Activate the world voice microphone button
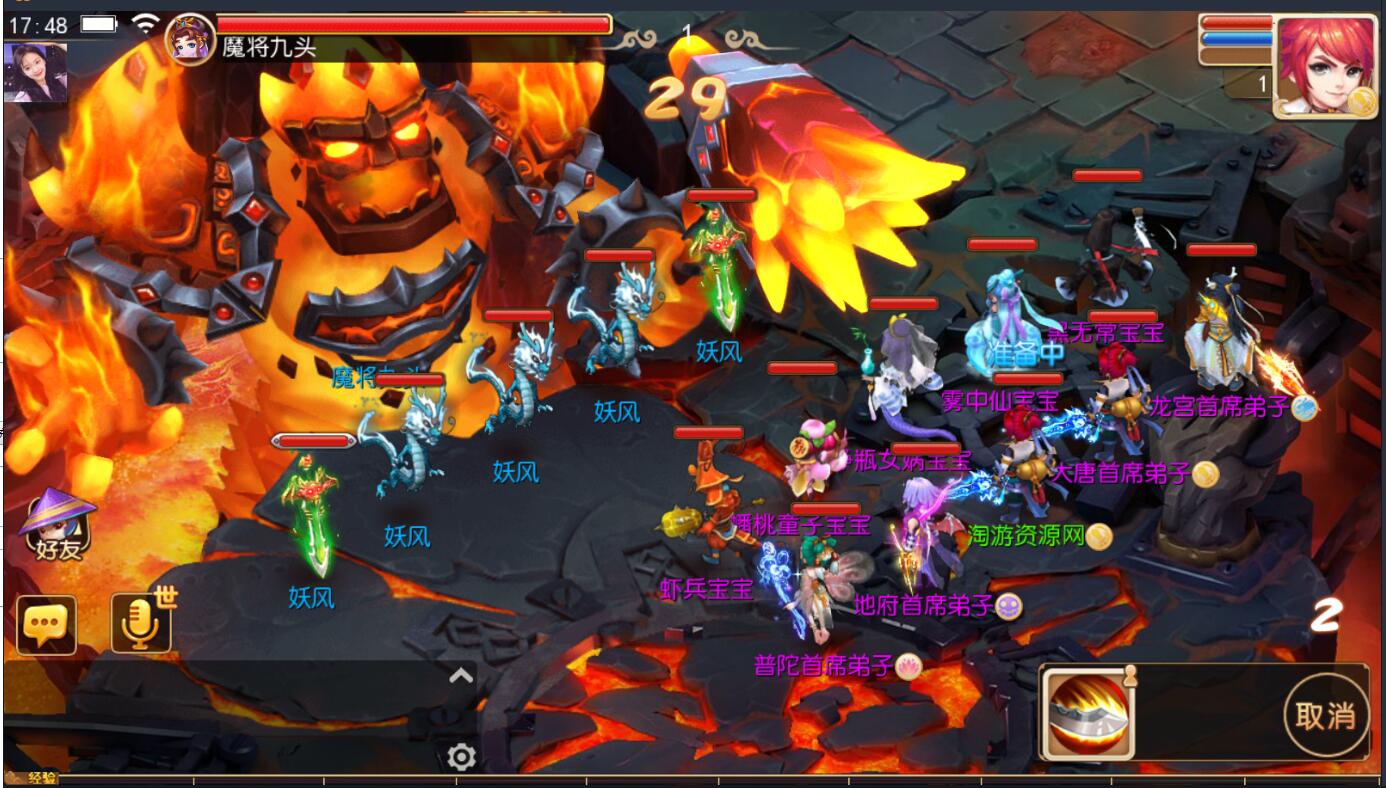1386x788 pixels. (x=140, y=623)
